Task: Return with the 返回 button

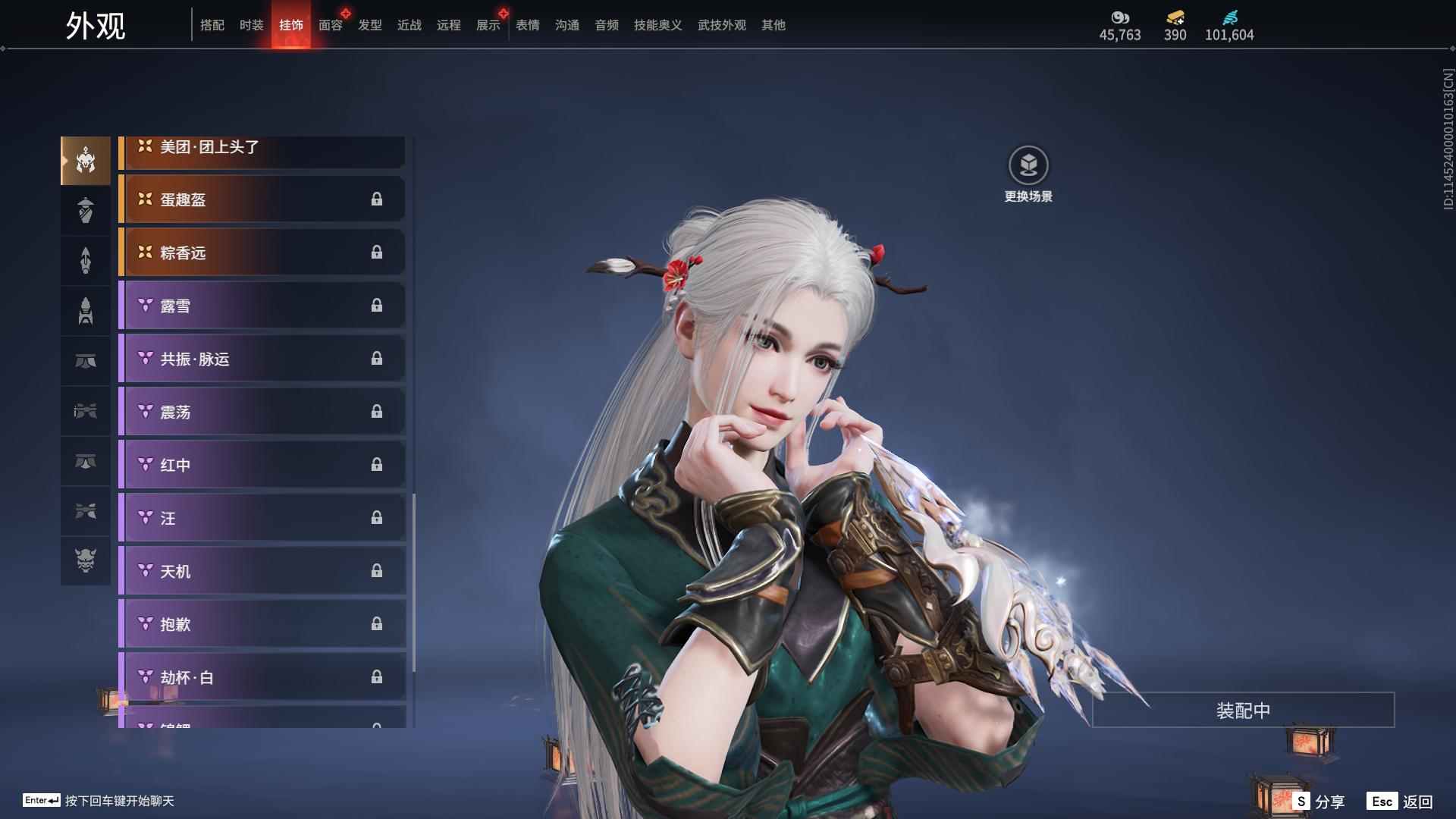Action: click(1401, 802)
